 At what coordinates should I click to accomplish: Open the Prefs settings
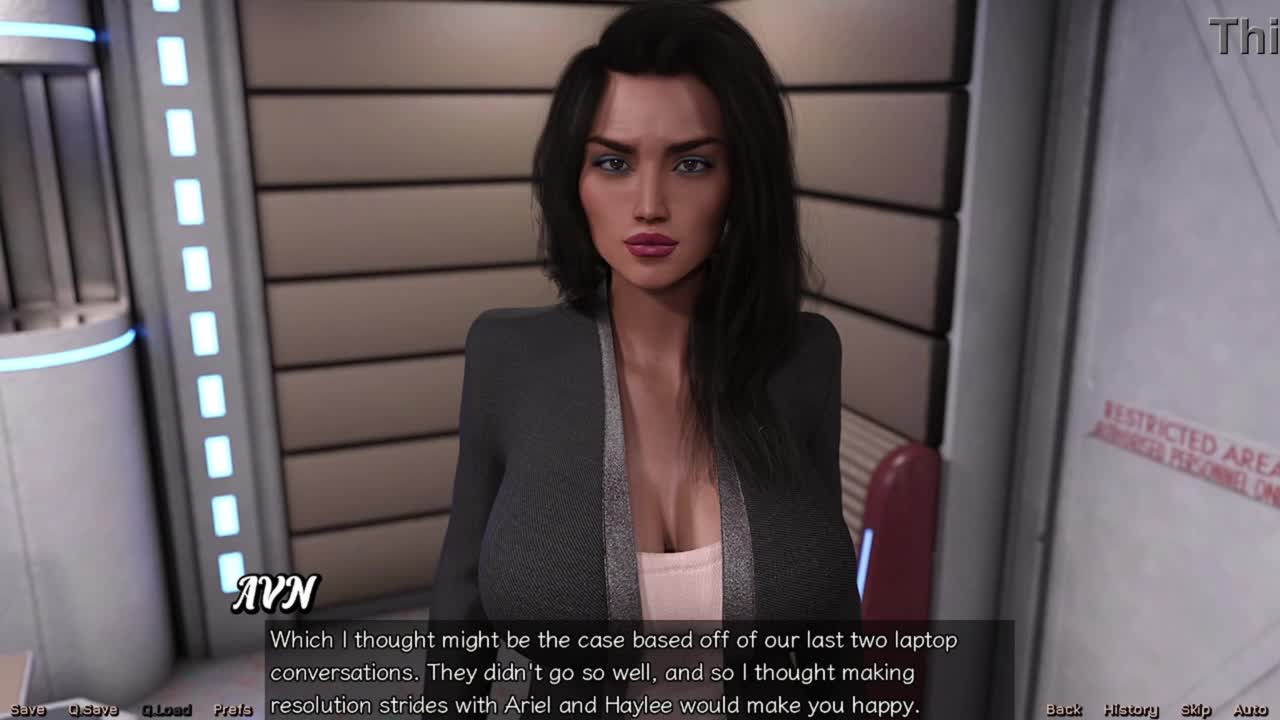(233, 710)
